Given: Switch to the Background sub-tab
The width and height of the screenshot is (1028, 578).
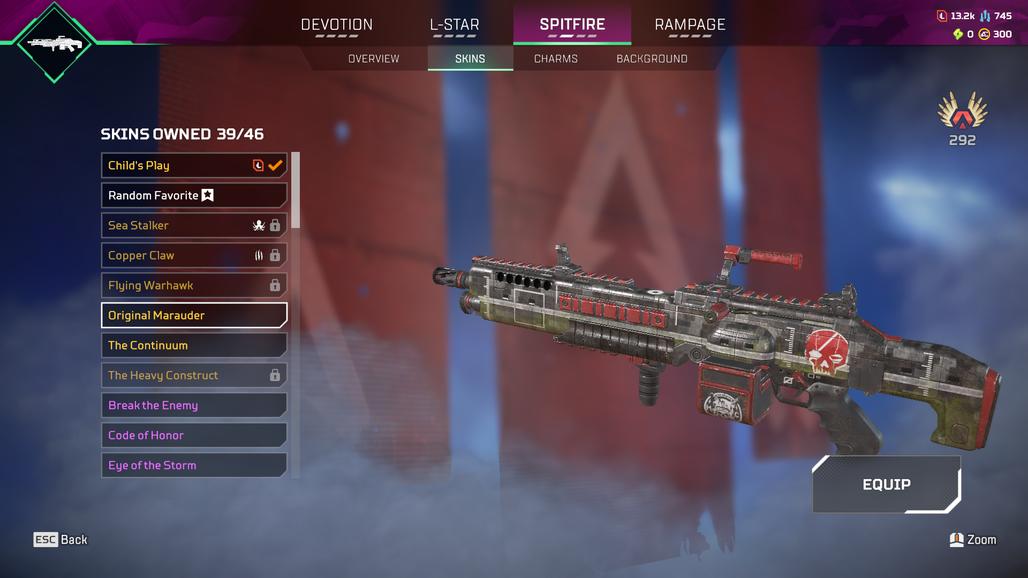Looking at the screenshot, I should tap(652, 59).
